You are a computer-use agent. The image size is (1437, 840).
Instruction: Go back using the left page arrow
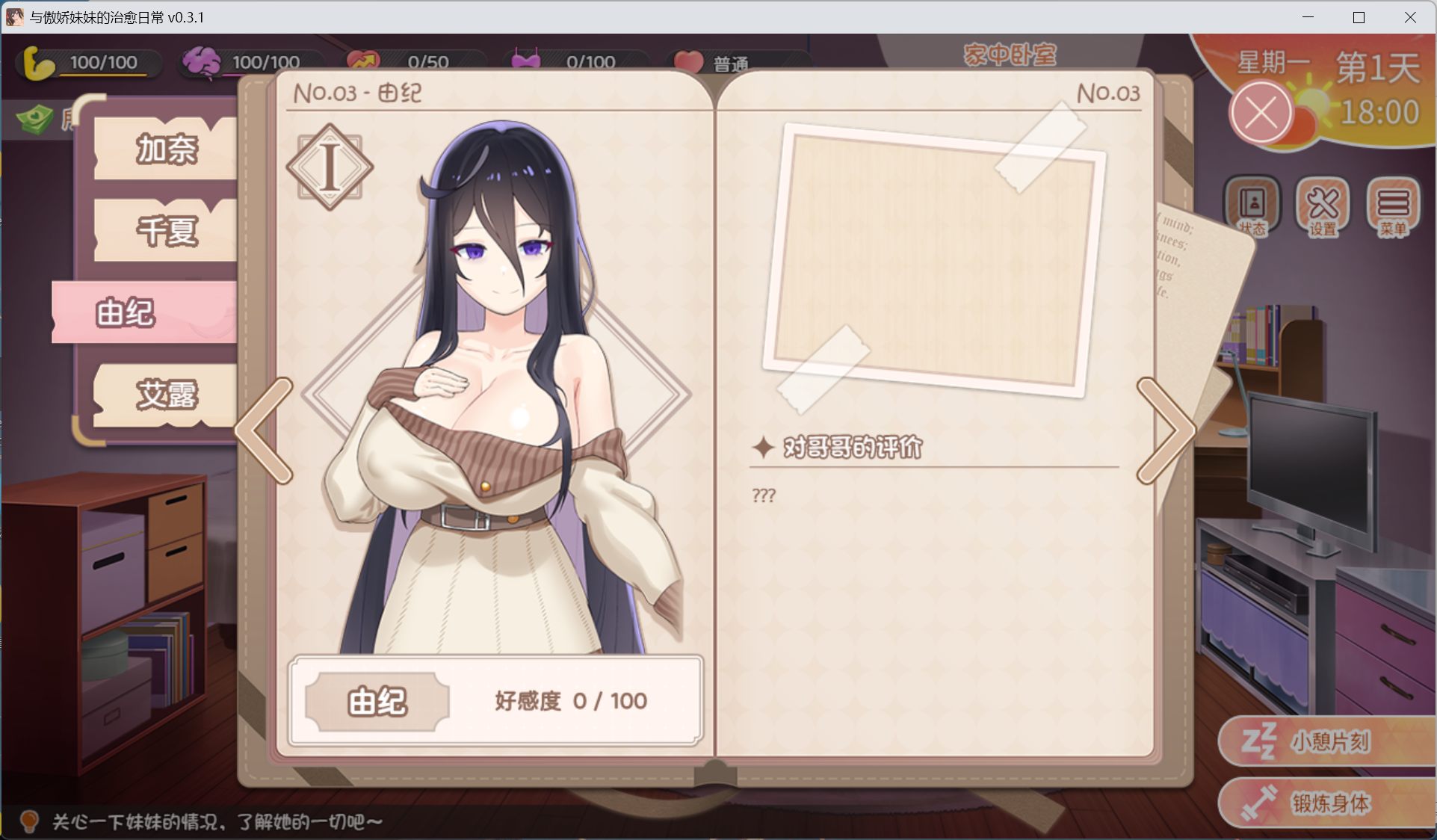pos(262,432)
